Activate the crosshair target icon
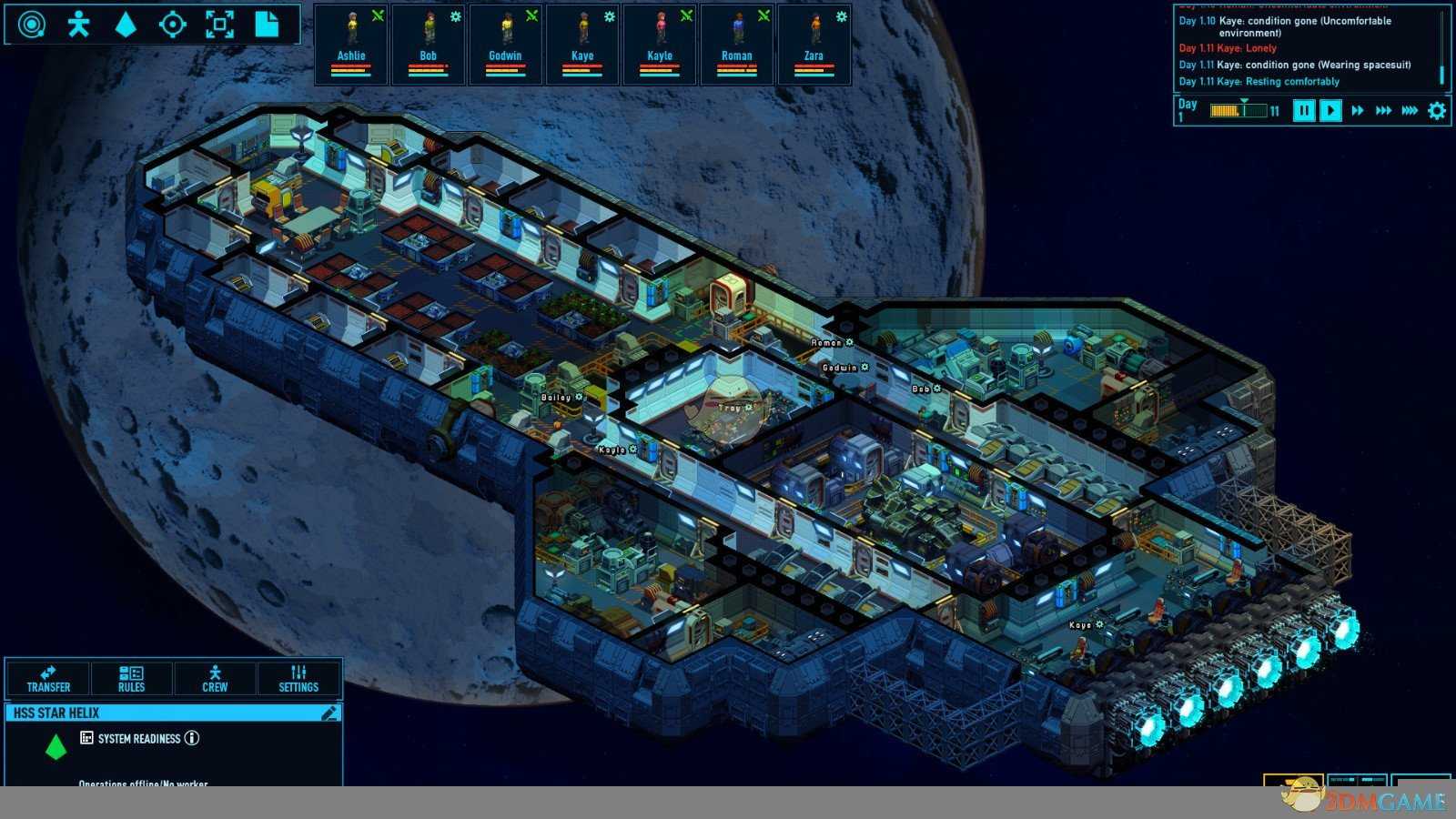The width and height of the screenshot is (1456, 819). click(x=172, y=25)
